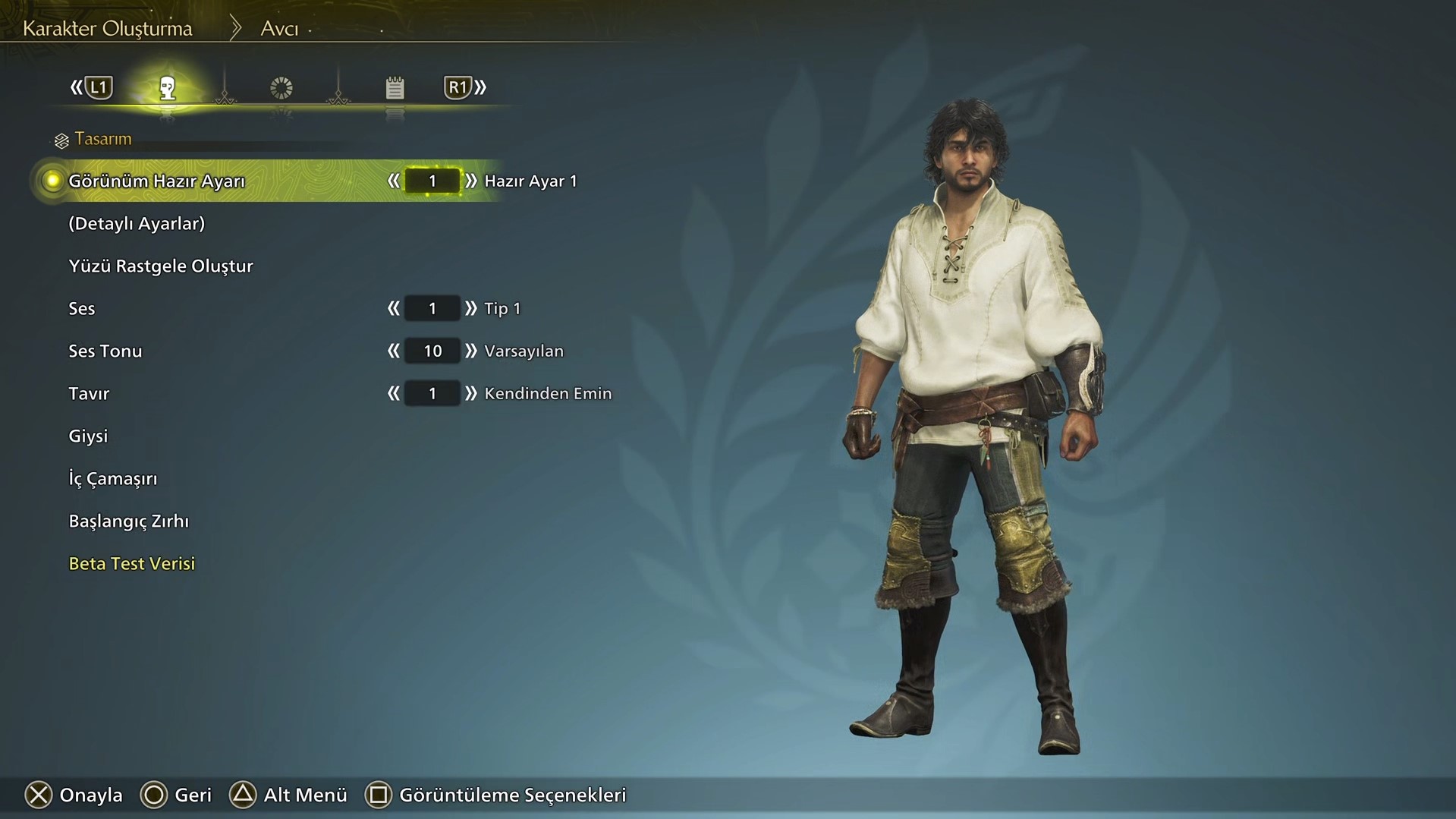Select the Görünüm Hazır Ayarı row
The height and width of the screenshot is (819, 1456).
point(156,181)
